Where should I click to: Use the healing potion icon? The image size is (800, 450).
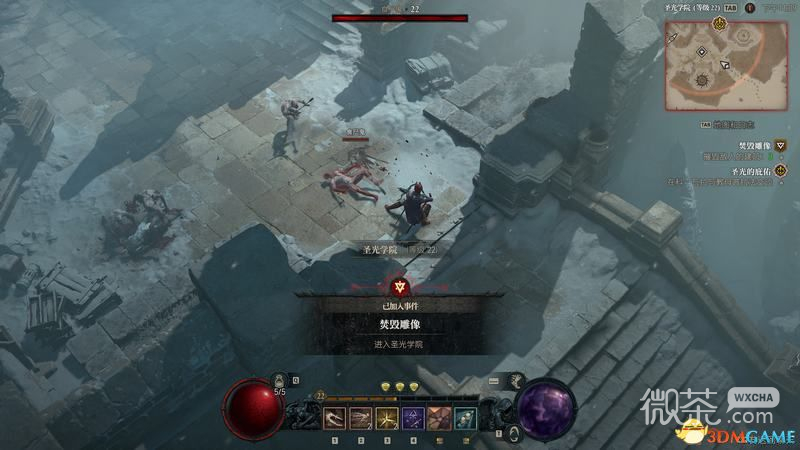[x=279, y=381]
